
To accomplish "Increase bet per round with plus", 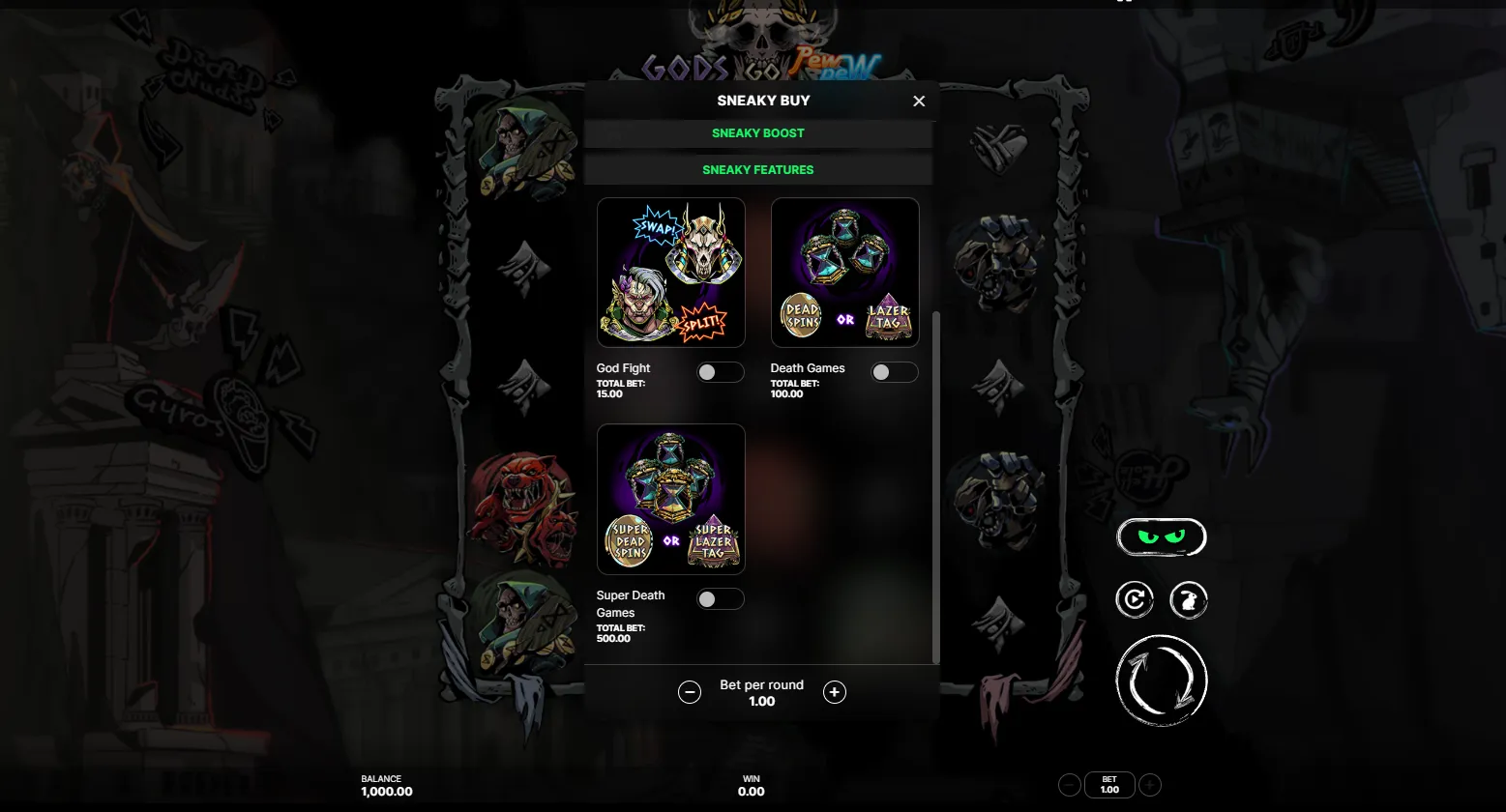I will [835, 692].
